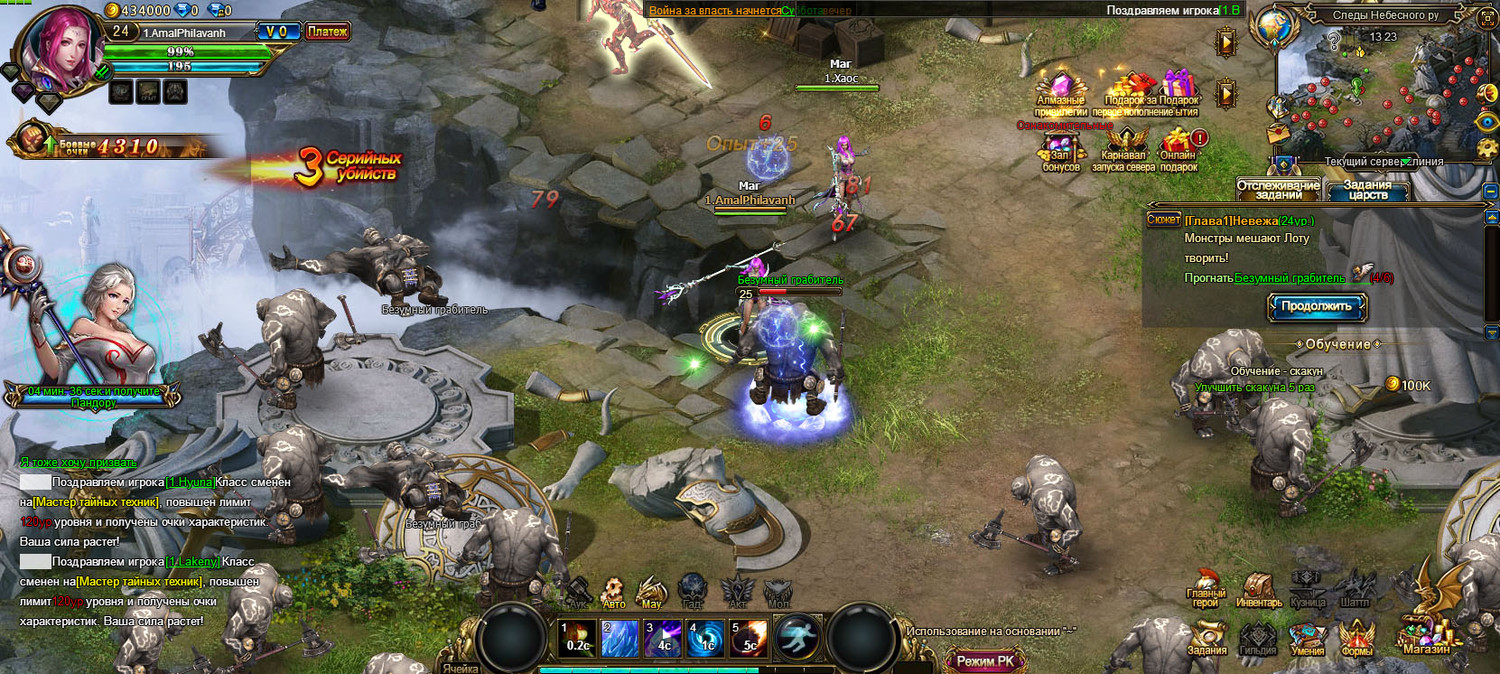
Task: Open the Алмазные привилегии diamond icon
Action: tap(1060, 92)
